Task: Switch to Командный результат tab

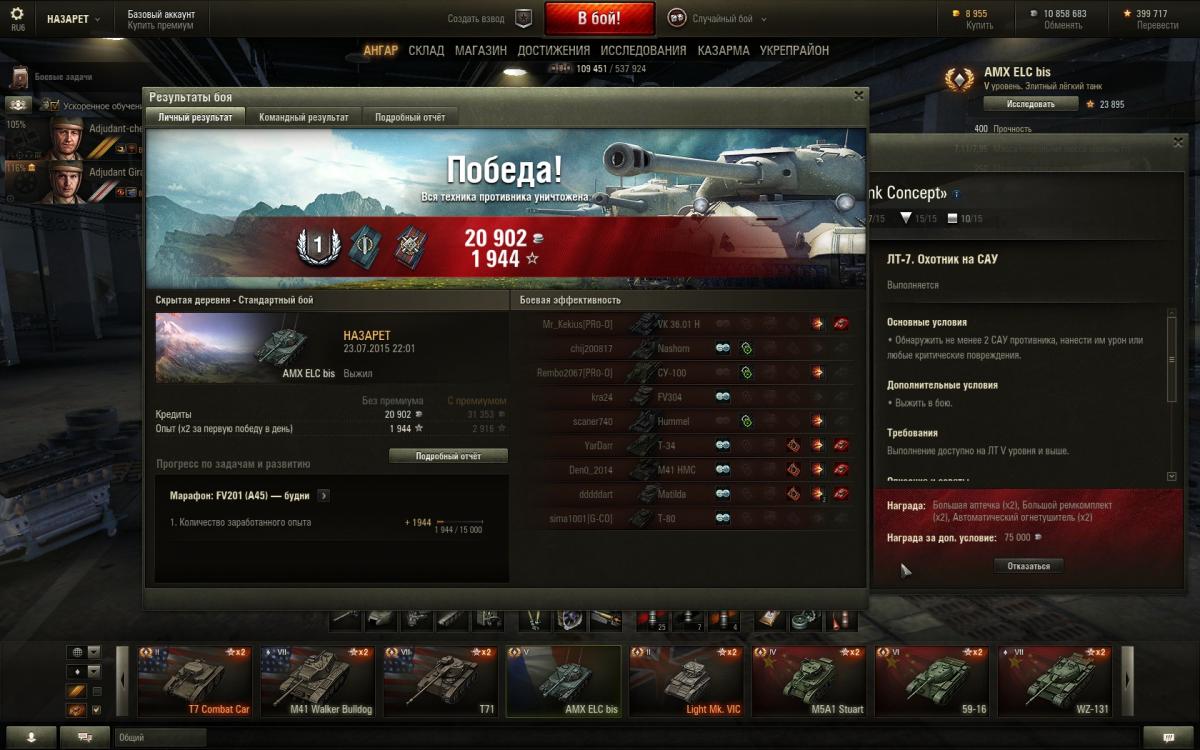Action: [303, 118]
